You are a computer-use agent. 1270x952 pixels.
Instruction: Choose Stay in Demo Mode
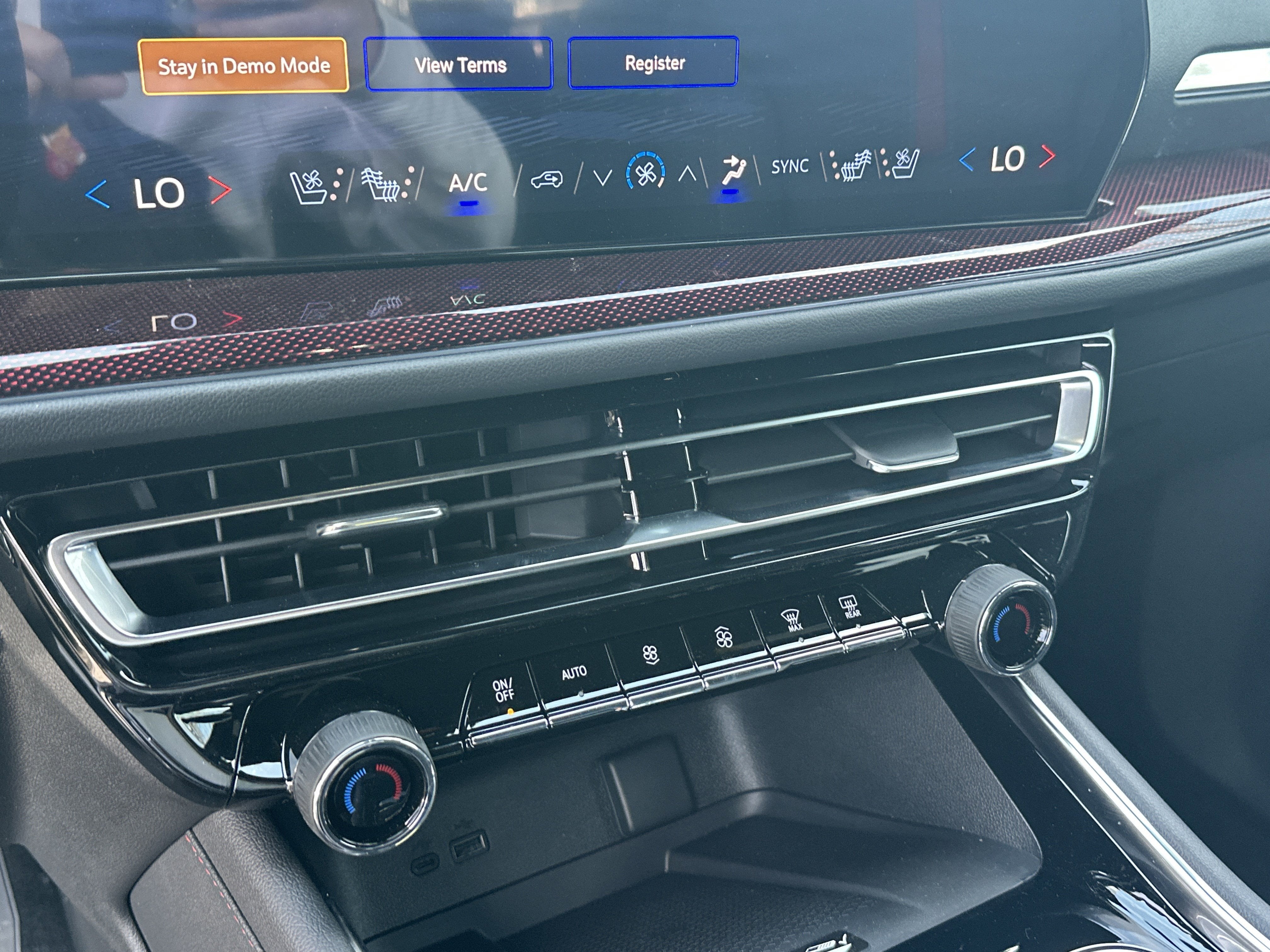244,65
